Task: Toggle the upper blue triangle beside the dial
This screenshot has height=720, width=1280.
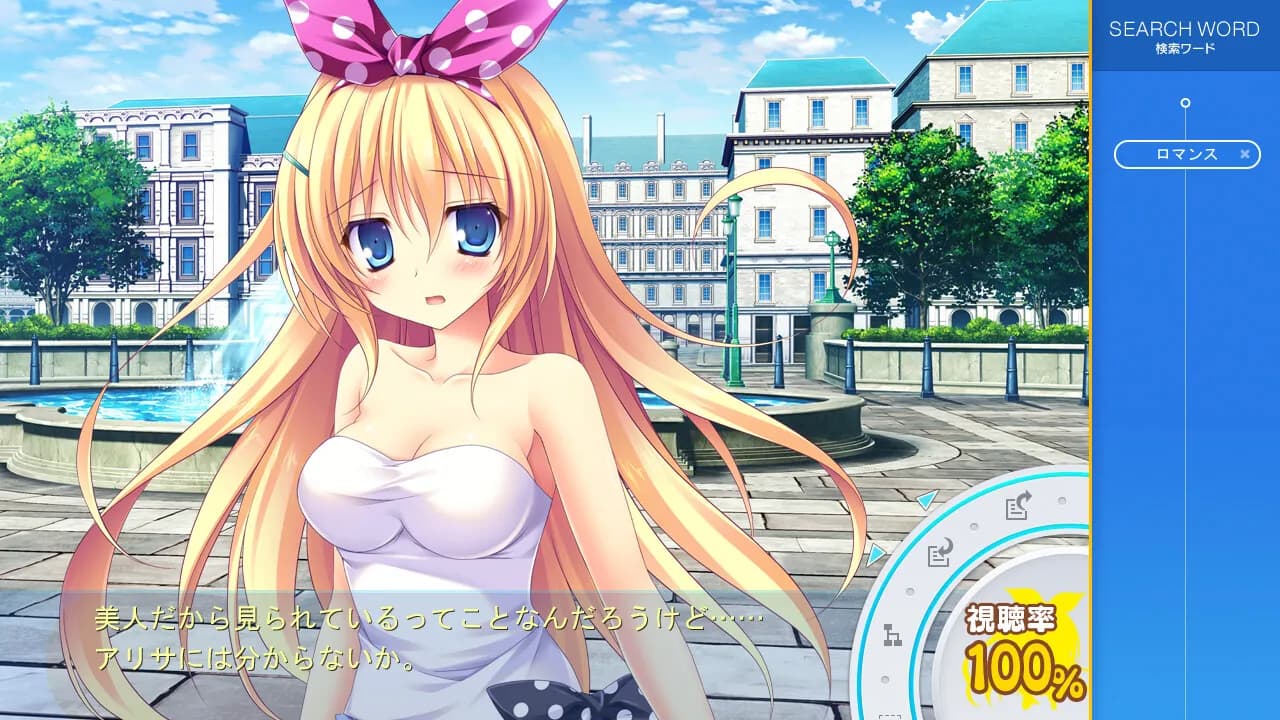Action: coord(925,500)
